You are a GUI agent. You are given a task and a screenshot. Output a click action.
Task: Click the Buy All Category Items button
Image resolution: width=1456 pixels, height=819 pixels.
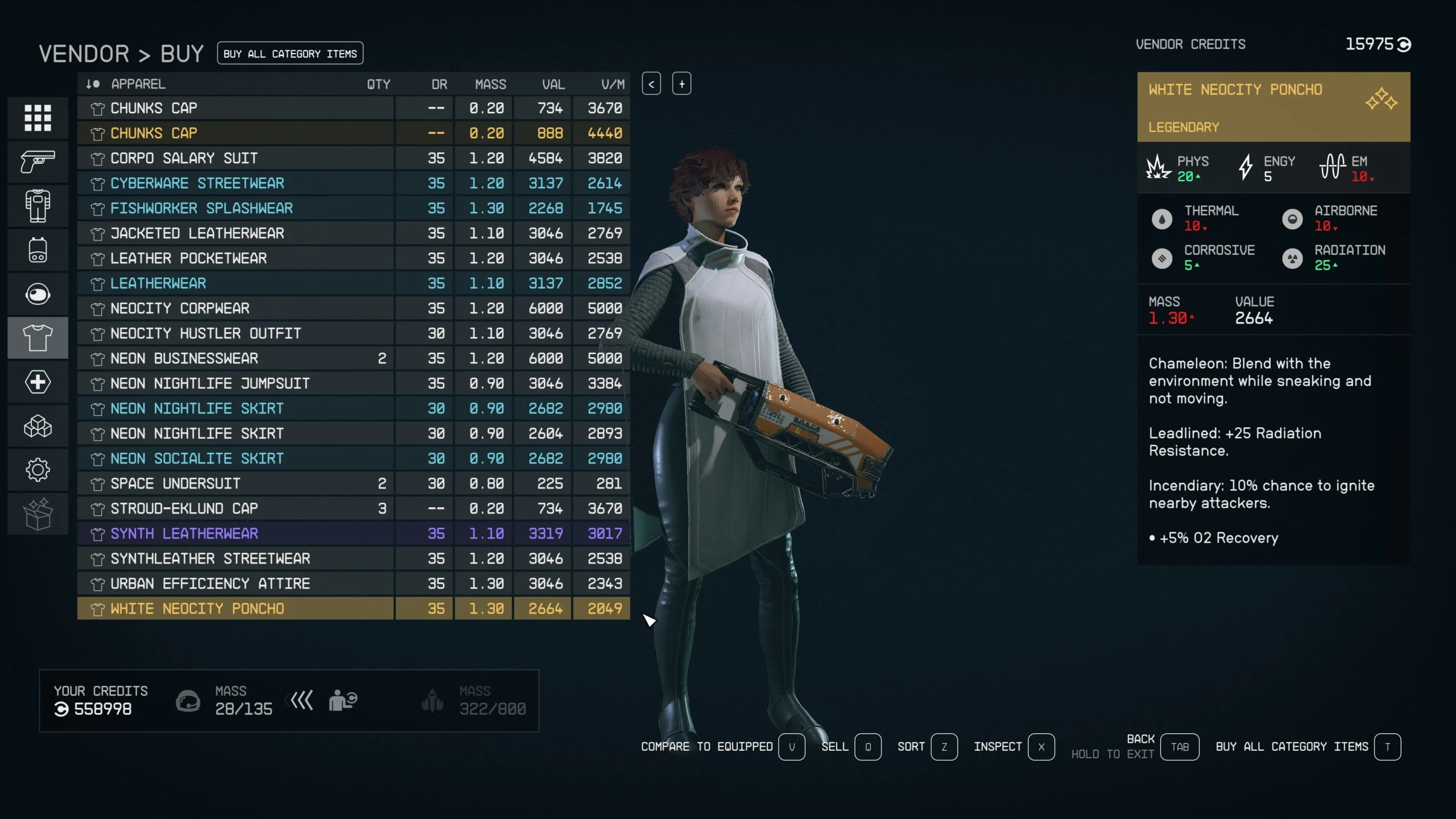pyautogui.click(x=291, y=53)
